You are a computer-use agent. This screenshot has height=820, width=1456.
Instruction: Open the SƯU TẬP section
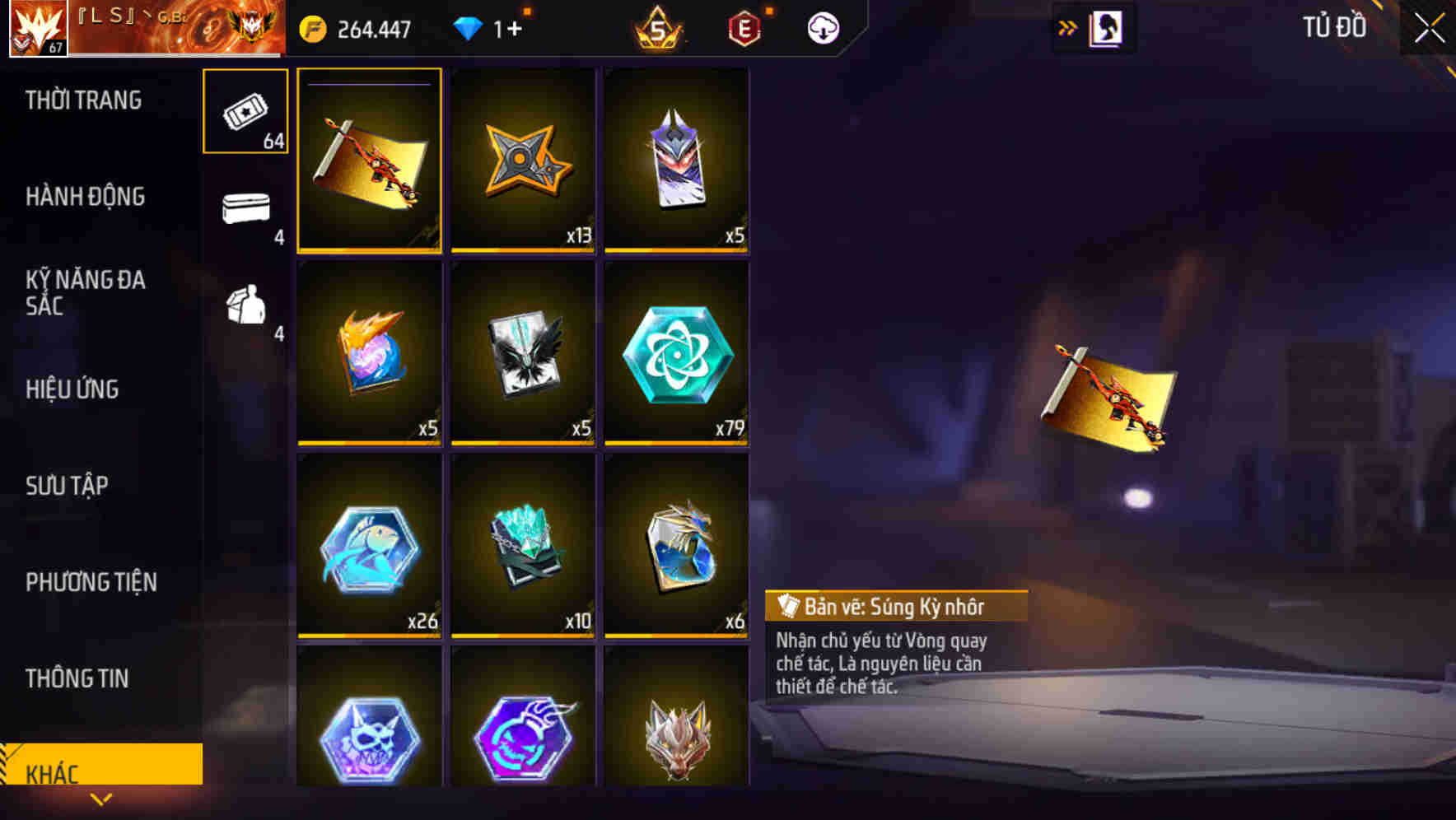pyautogui.click(x=68, y=486)
